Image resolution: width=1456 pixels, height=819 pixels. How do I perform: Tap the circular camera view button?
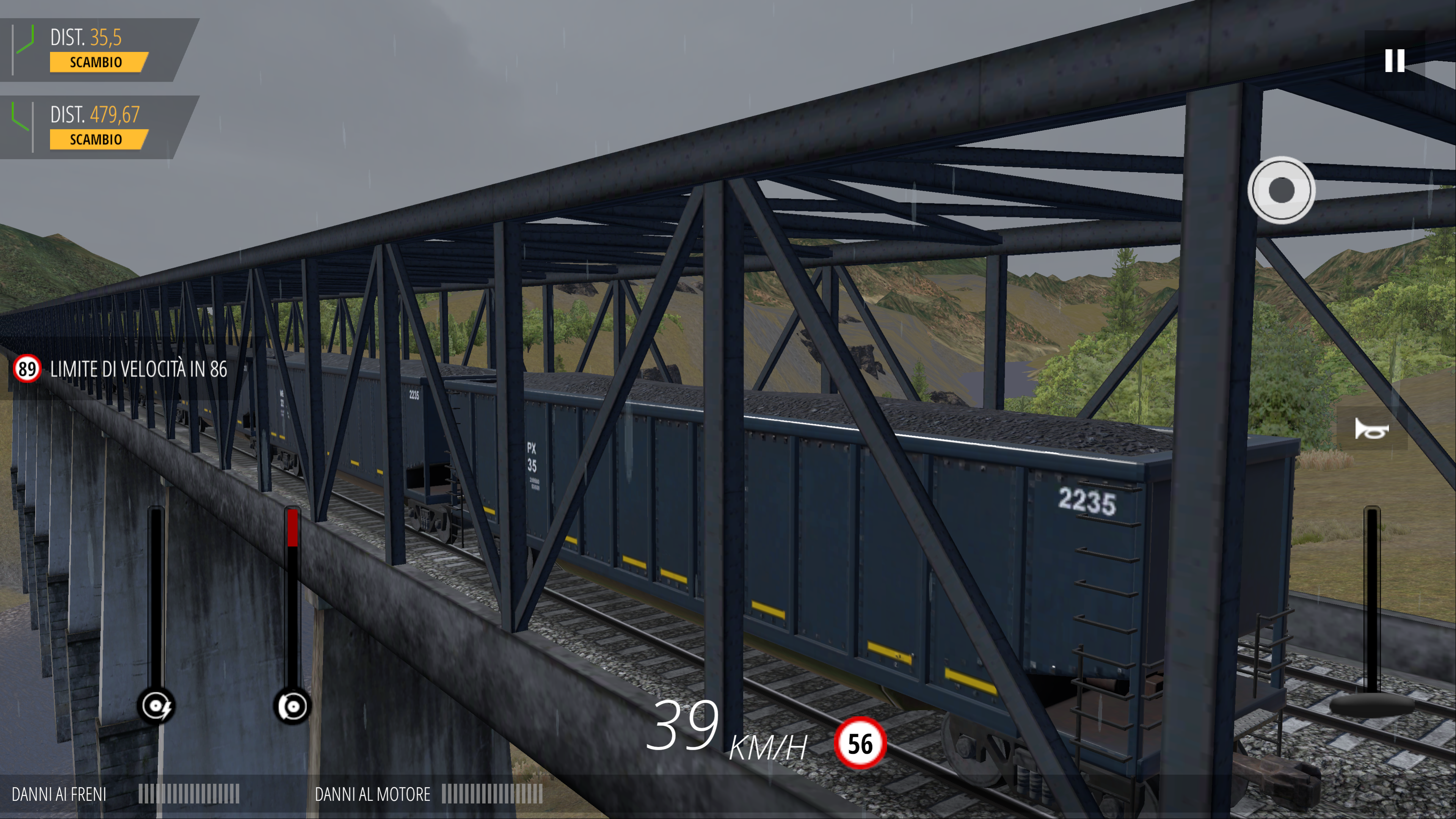click(1281, 190)
